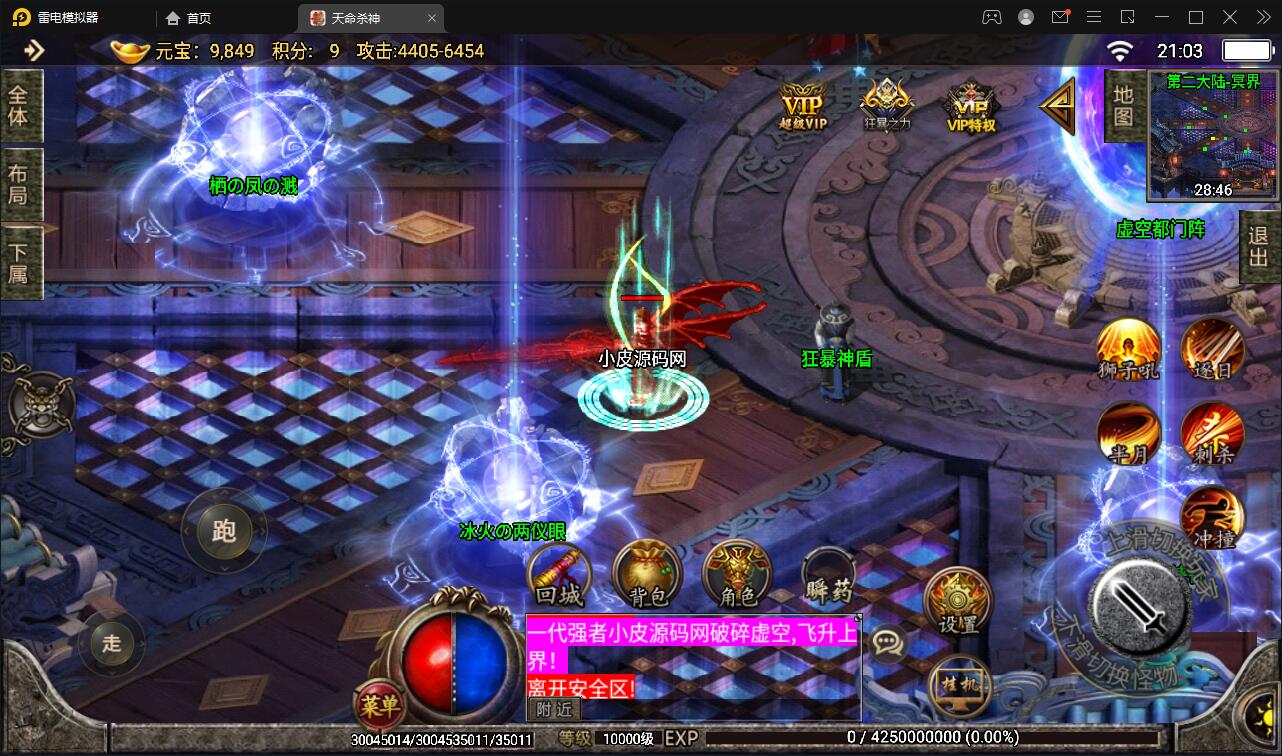Open the 挂机 auto-hang icon

click(x=958, y=686)
